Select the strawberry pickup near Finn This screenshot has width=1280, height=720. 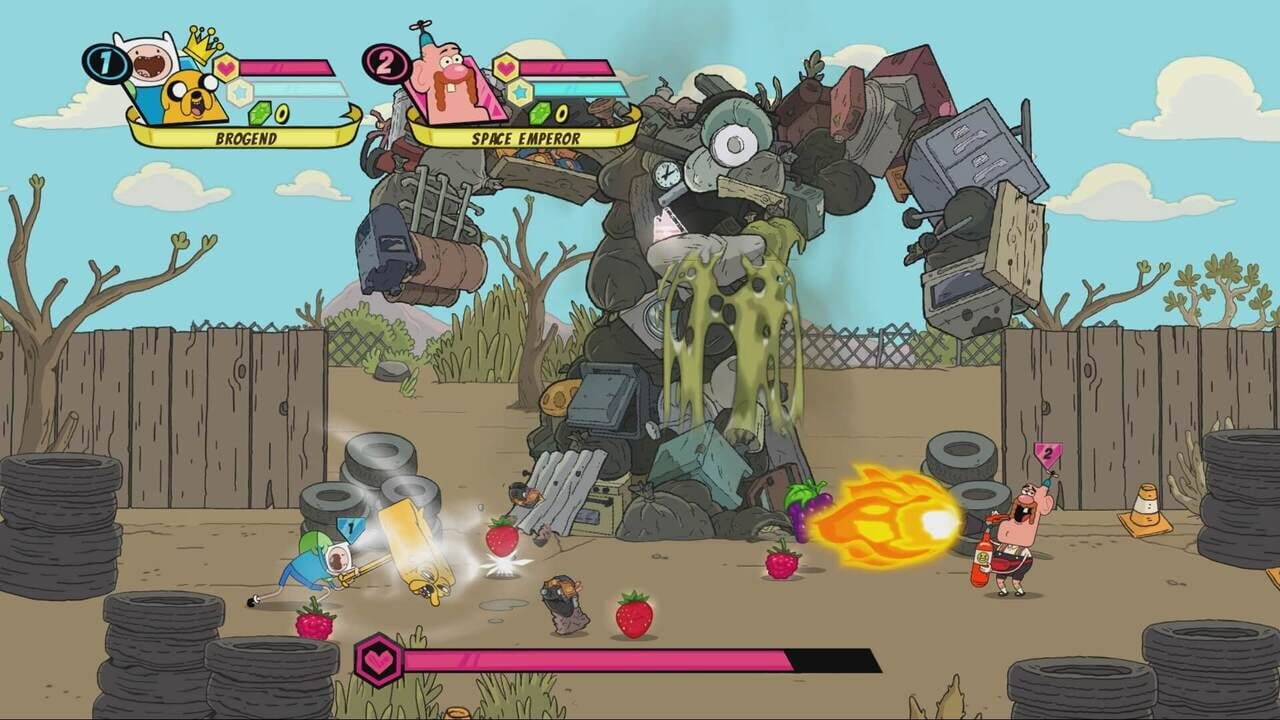[x=501, y=538]
